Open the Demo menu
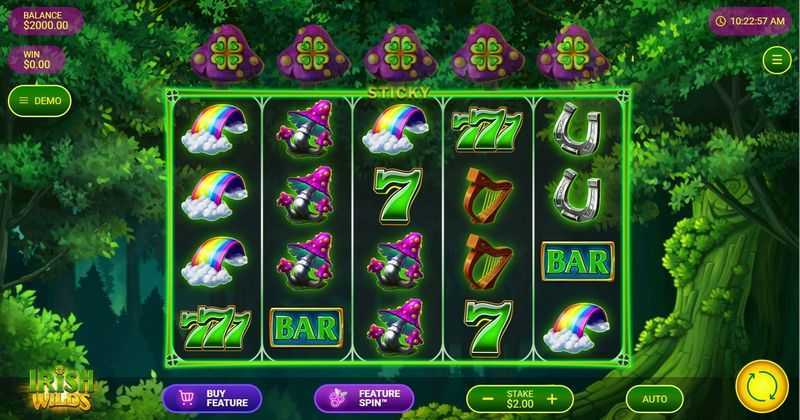The image size is (800, 420). coord(40,100)
